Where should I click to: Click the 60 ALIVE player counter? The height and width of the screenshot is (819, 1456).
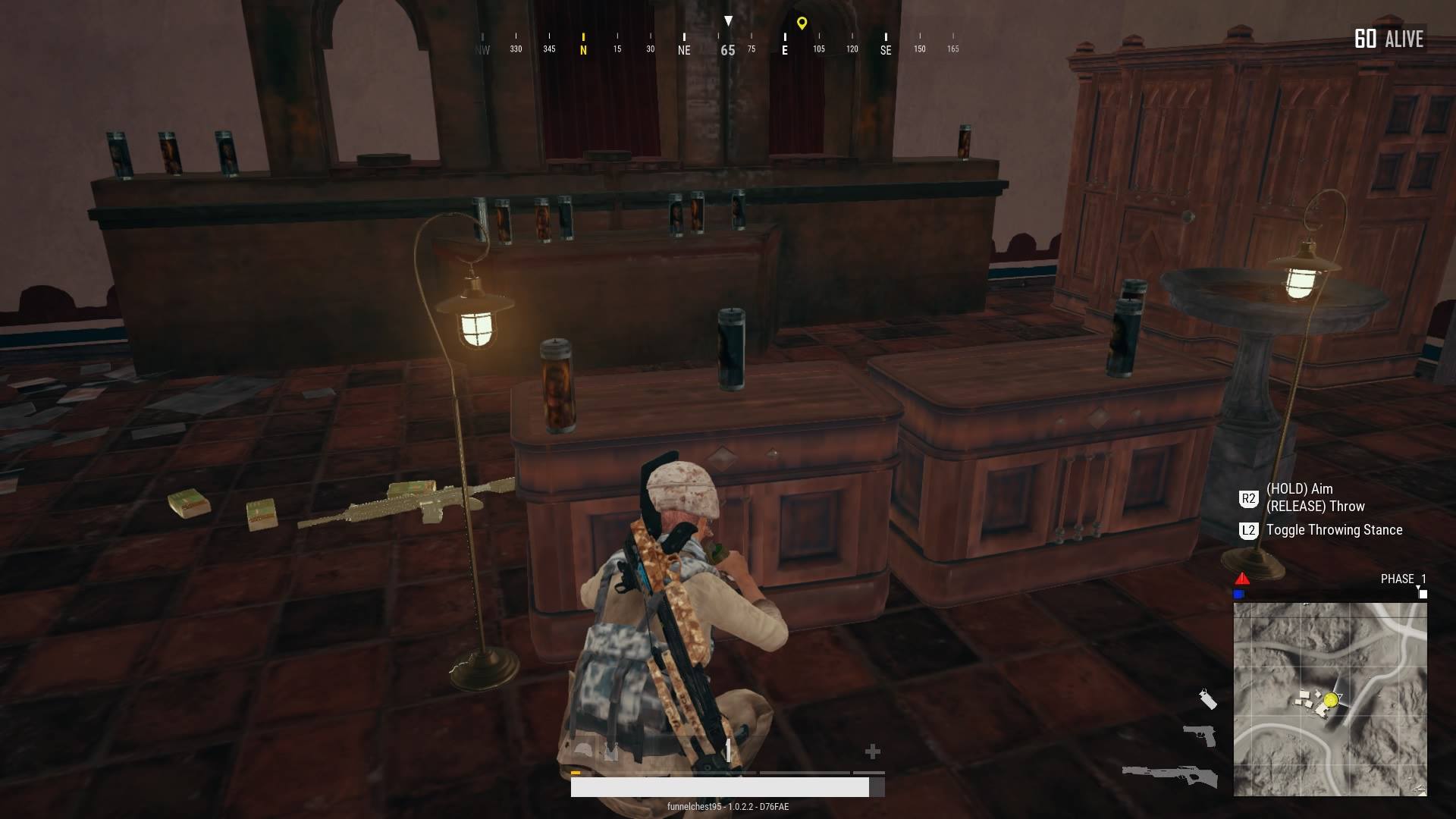pos(1388,39)
